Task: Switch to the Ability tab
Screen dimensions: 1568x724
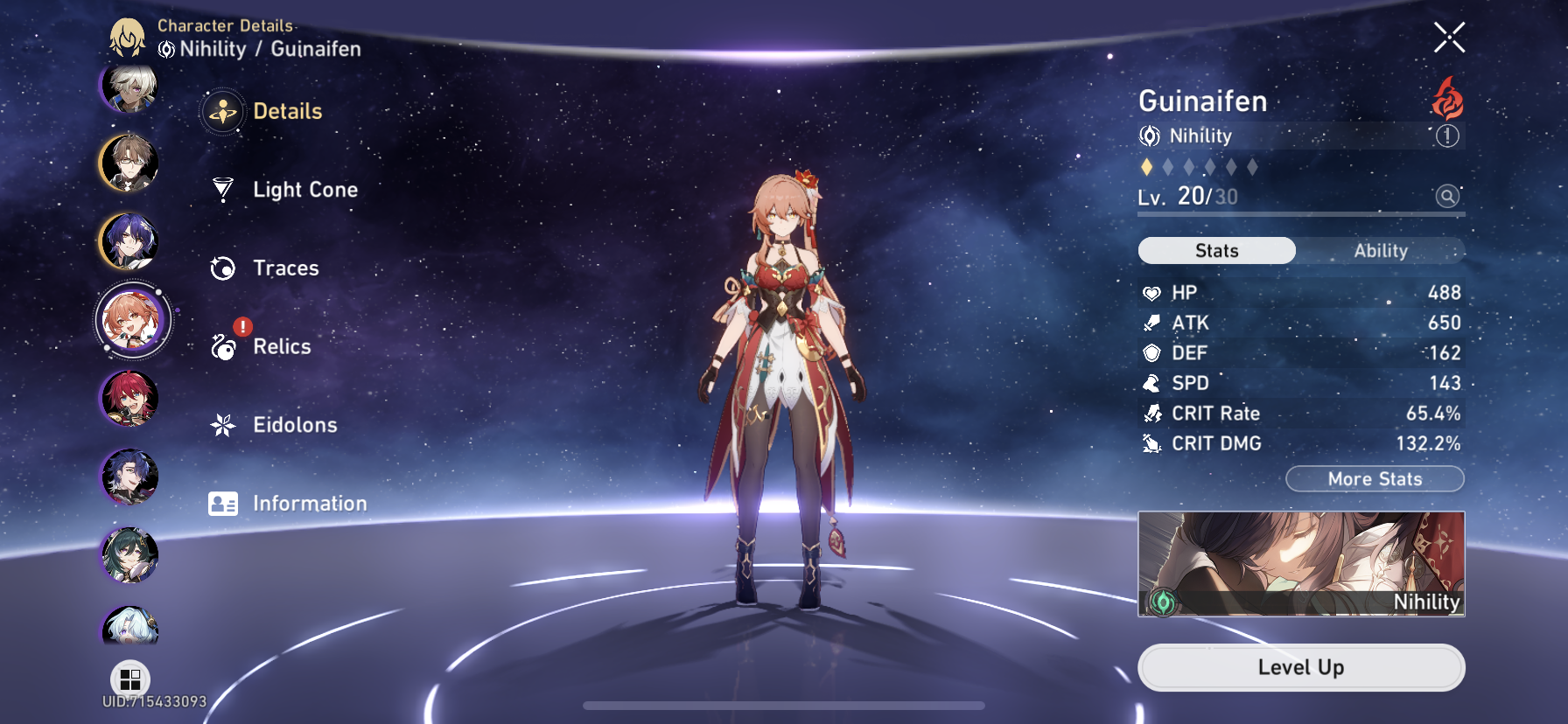Action: pyautogui.click(x=1381, y=251)
